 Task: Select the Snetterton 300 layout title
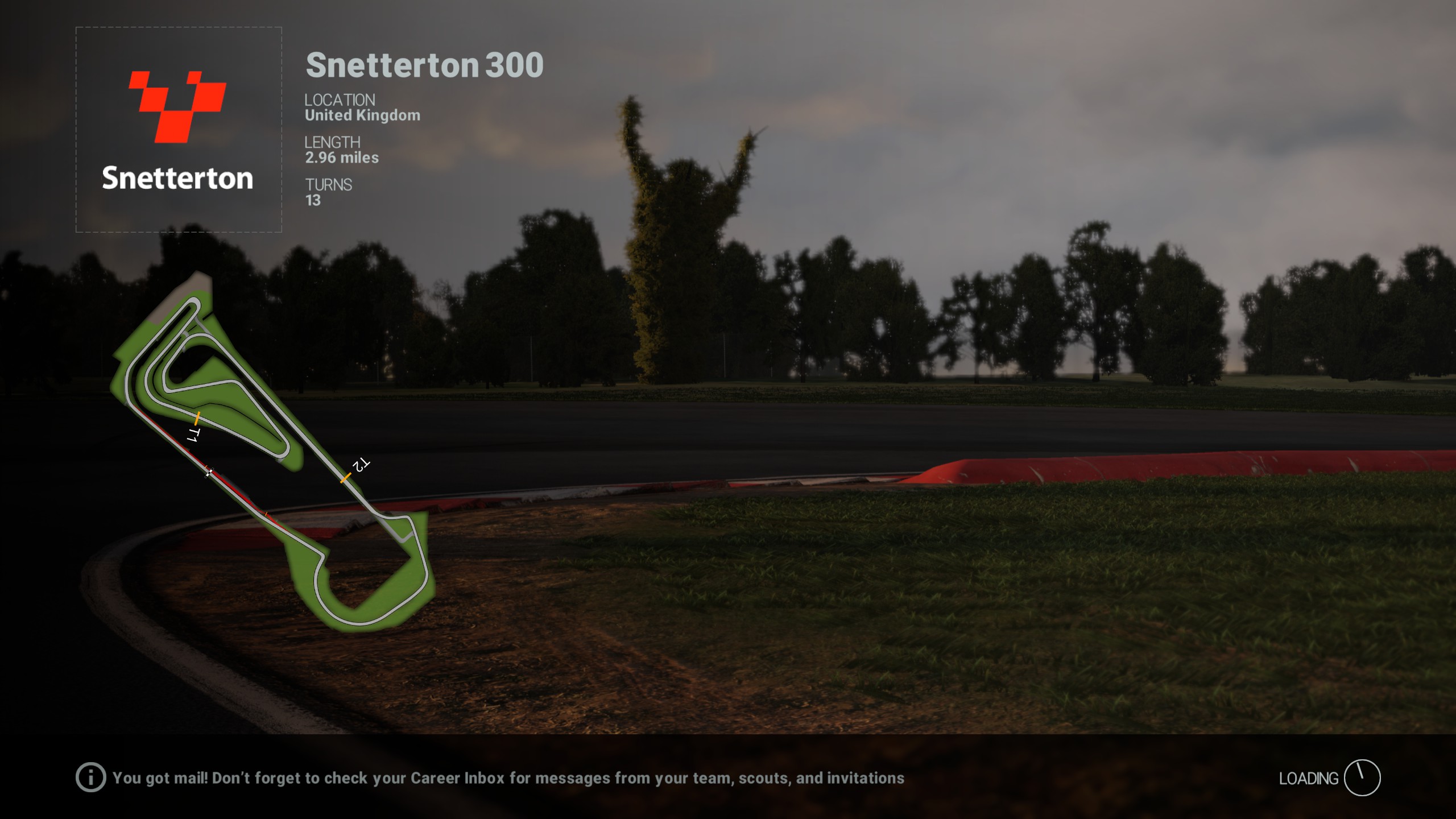point(423,65)
